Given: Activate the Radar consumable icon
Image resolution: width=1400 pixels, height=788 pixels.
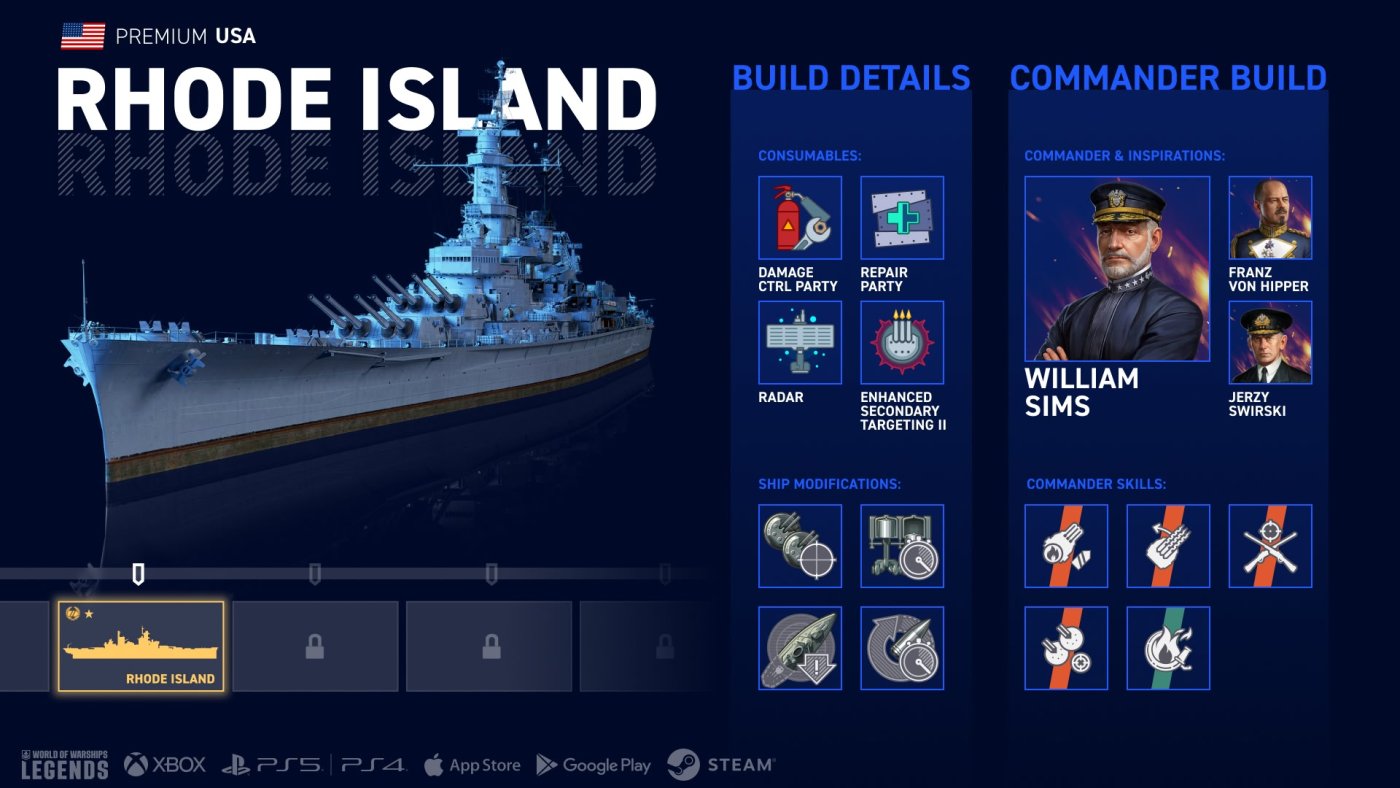Looking at the screenshot, I should tap(800, 343).
